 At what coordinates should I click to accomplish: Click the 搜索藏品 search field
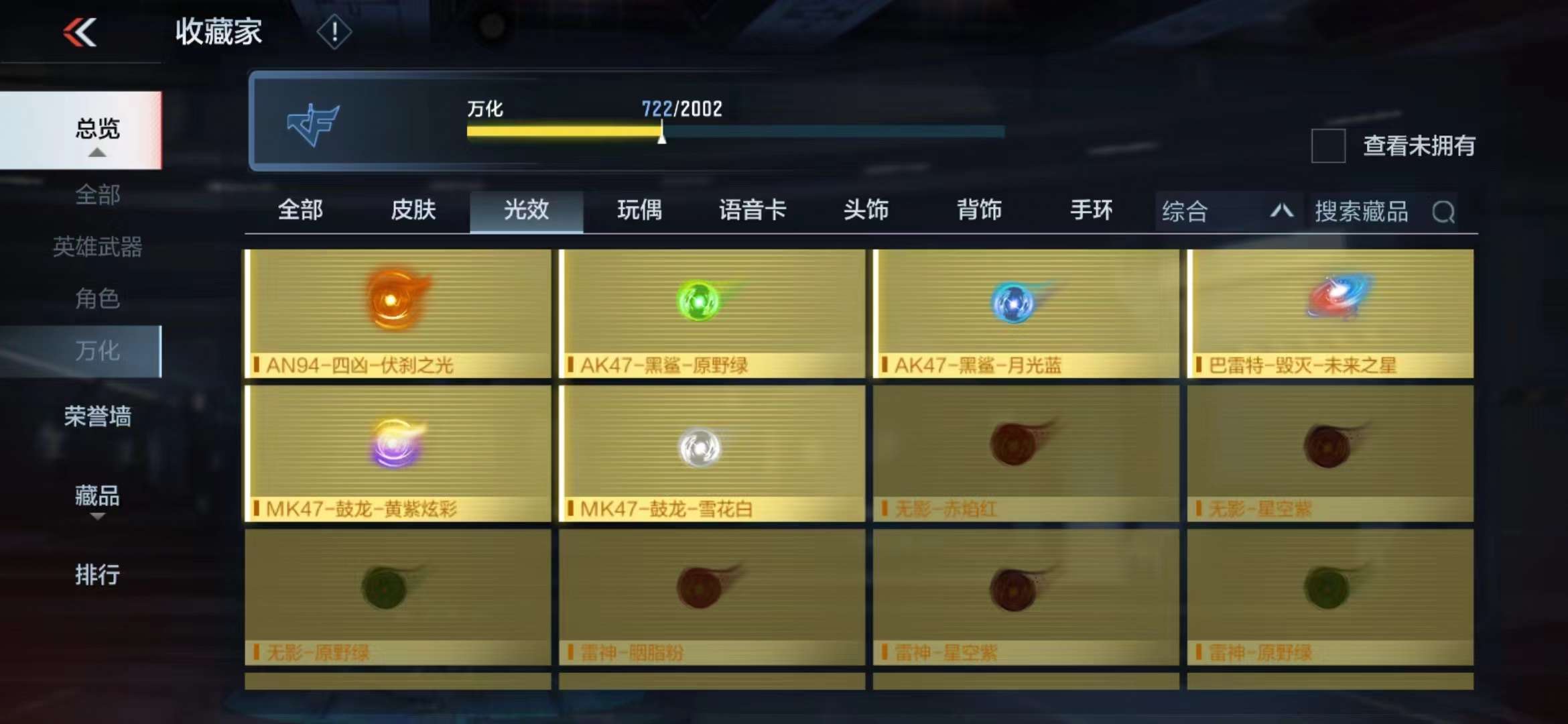click(x=1374, y=212)
